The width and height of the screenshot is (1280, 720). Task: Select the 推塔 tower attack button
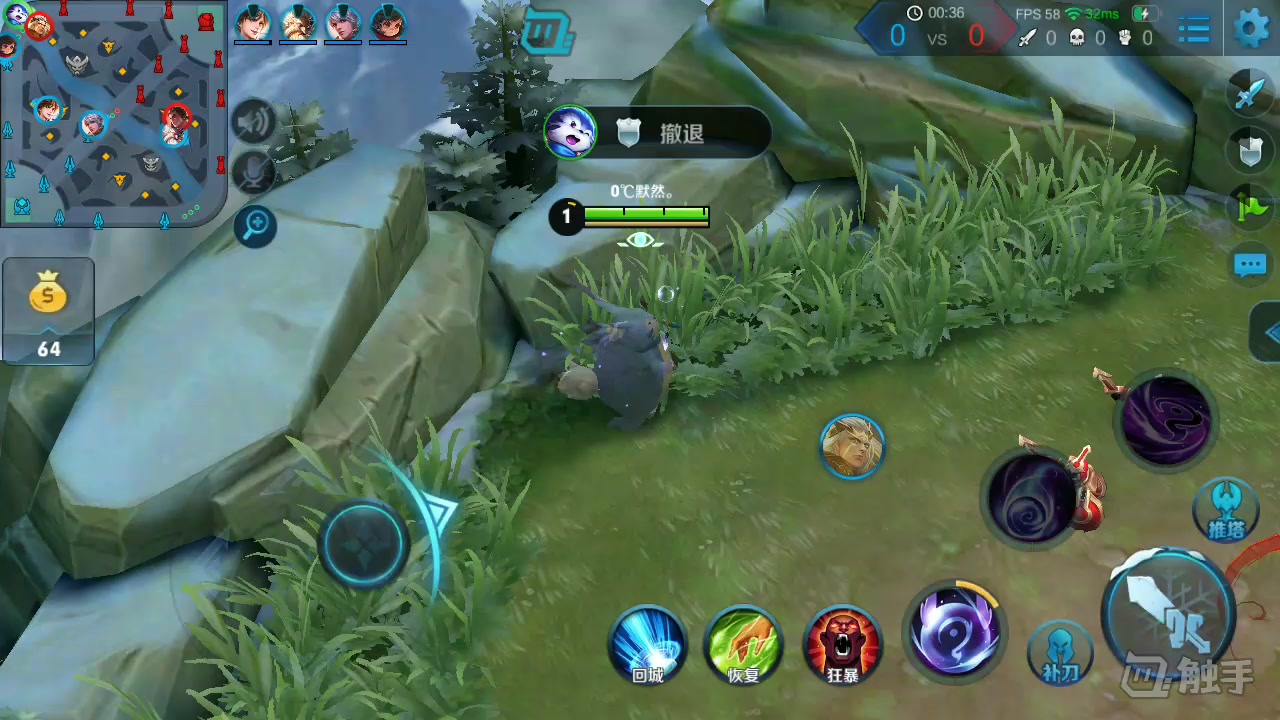[x=1226, y=508]
